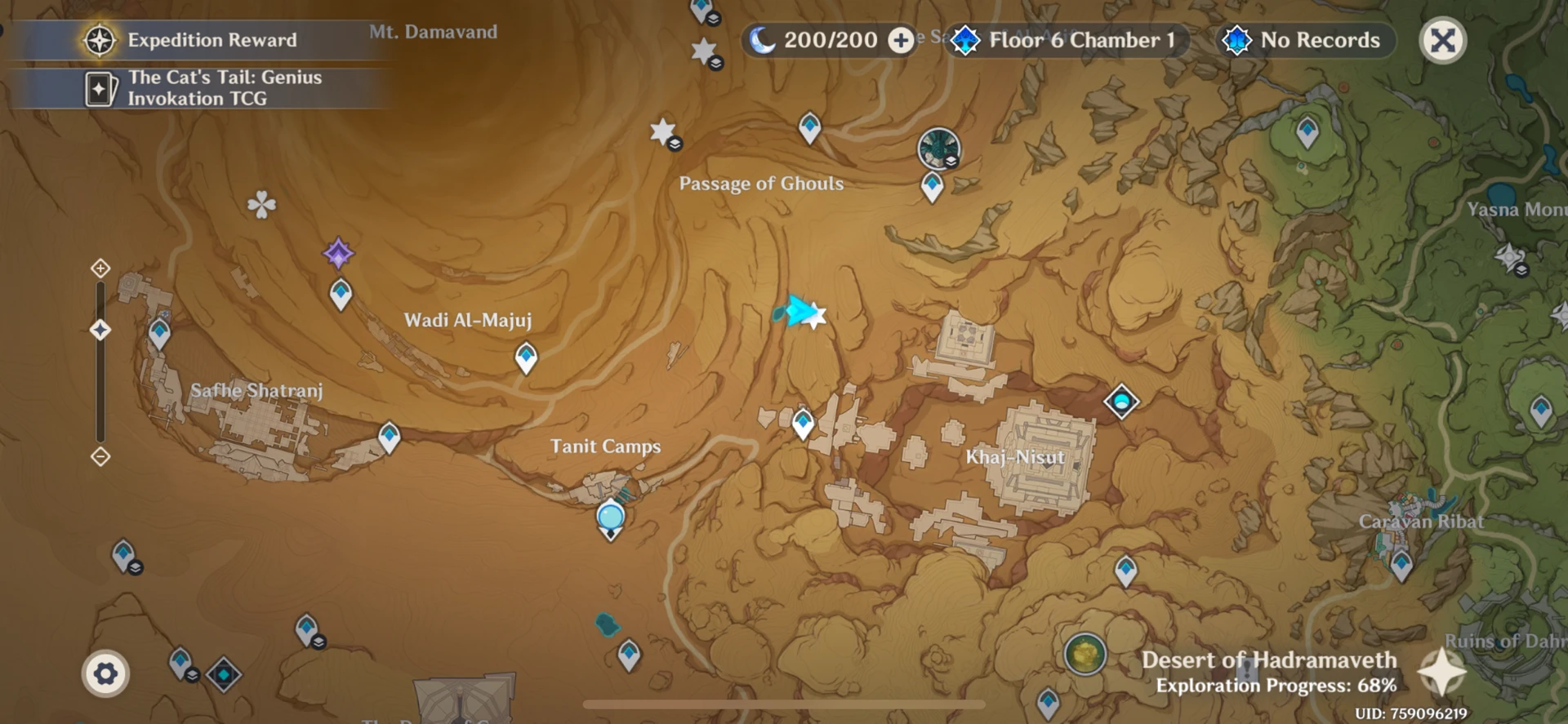Adjust the map zoom slider

click(x=100, y=329)
